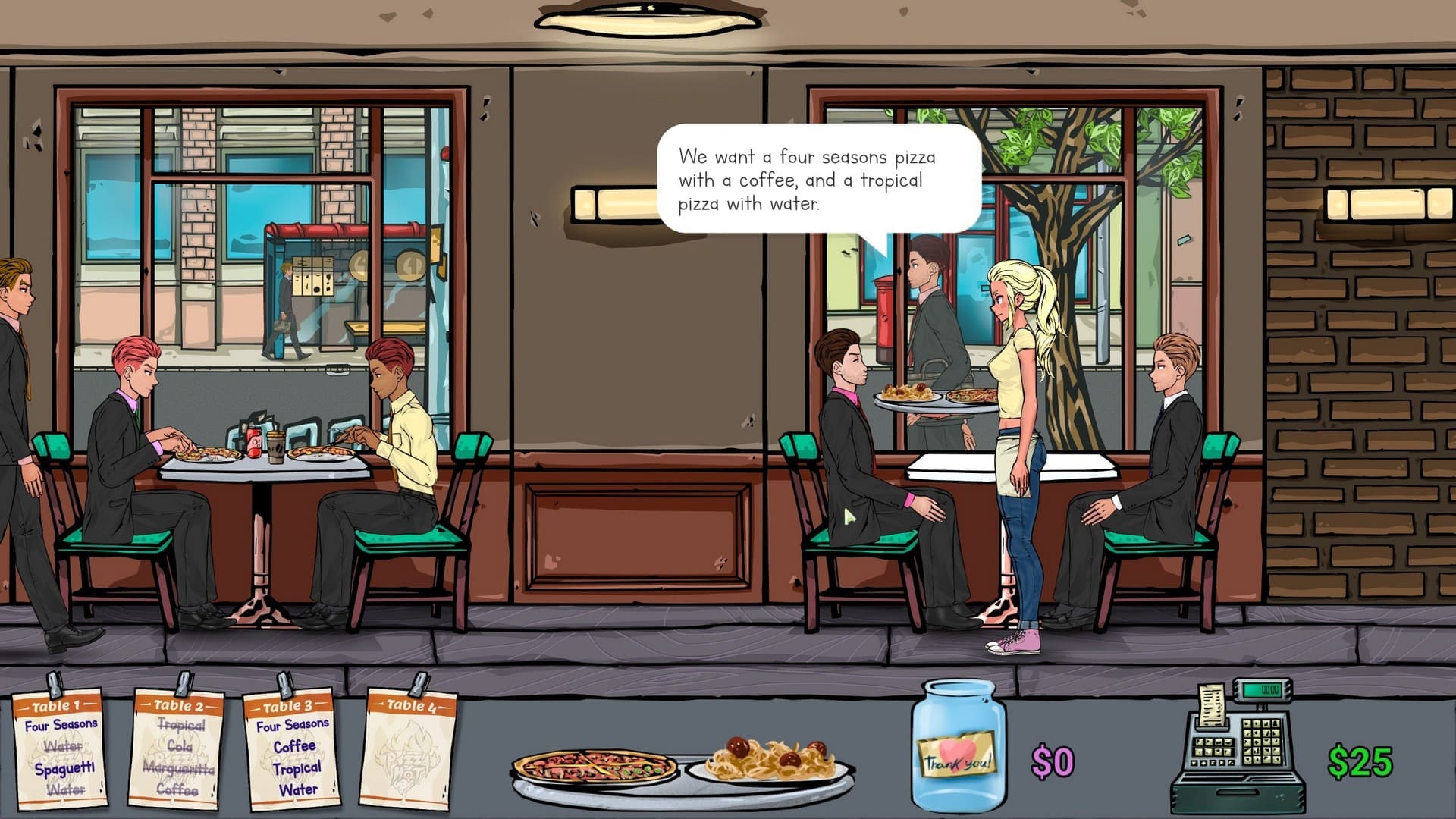The height and width of the screenshot is (819, 1456).
Task: Pick the pizza on the serving tray
Action: [595, 767]
